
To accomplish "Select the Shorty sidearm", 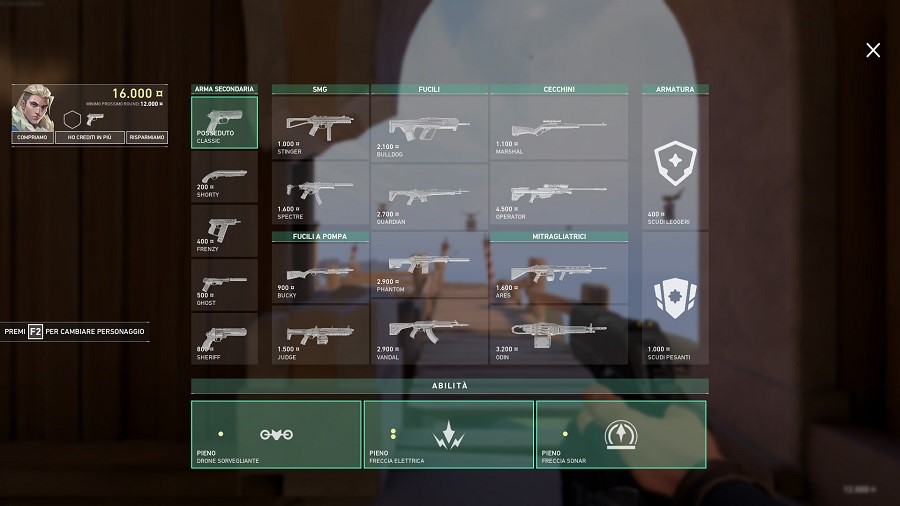I will pos(225,178).
